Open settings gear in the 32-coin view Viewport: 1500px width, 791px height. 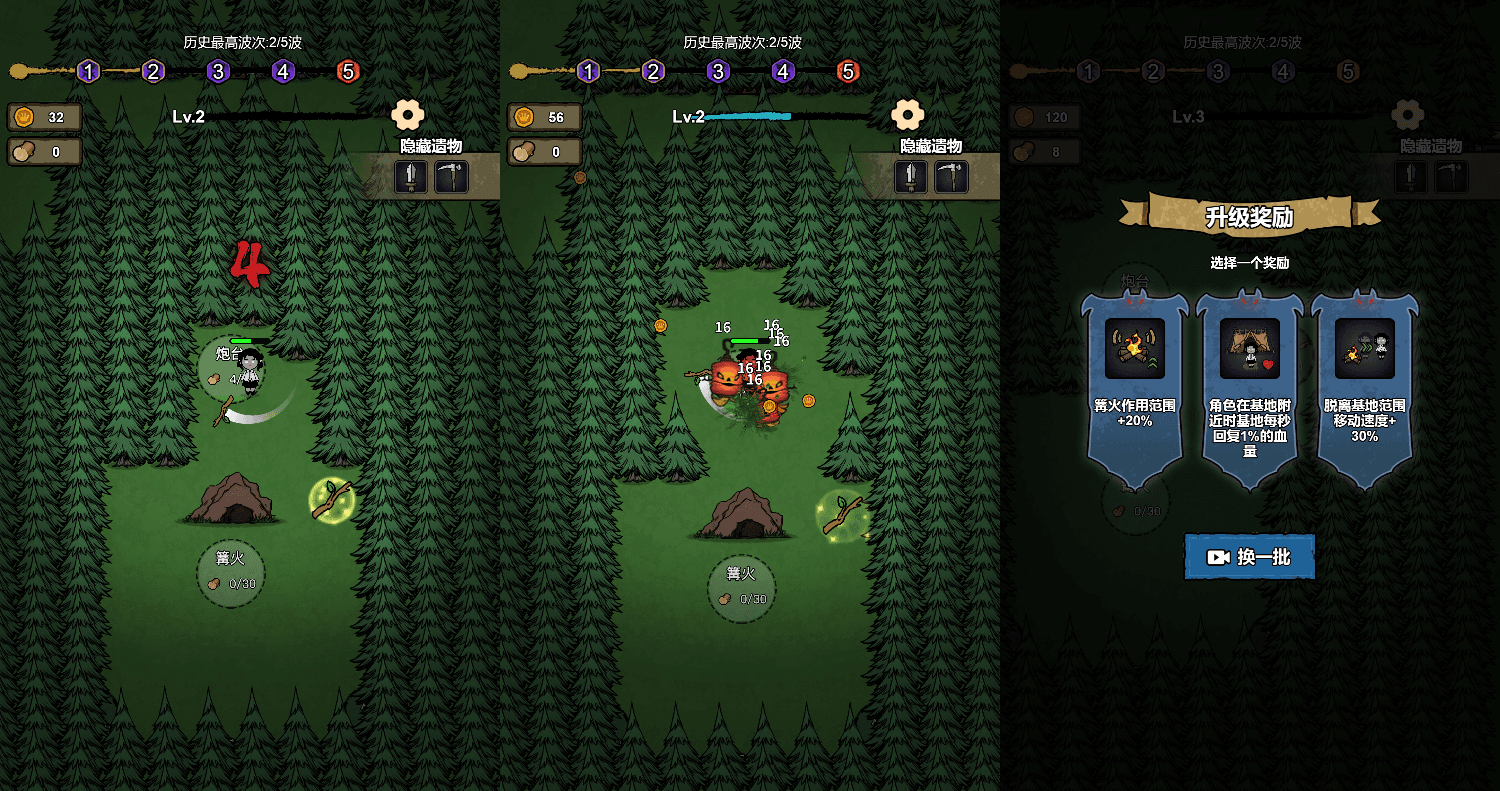(x=408, y=115)
